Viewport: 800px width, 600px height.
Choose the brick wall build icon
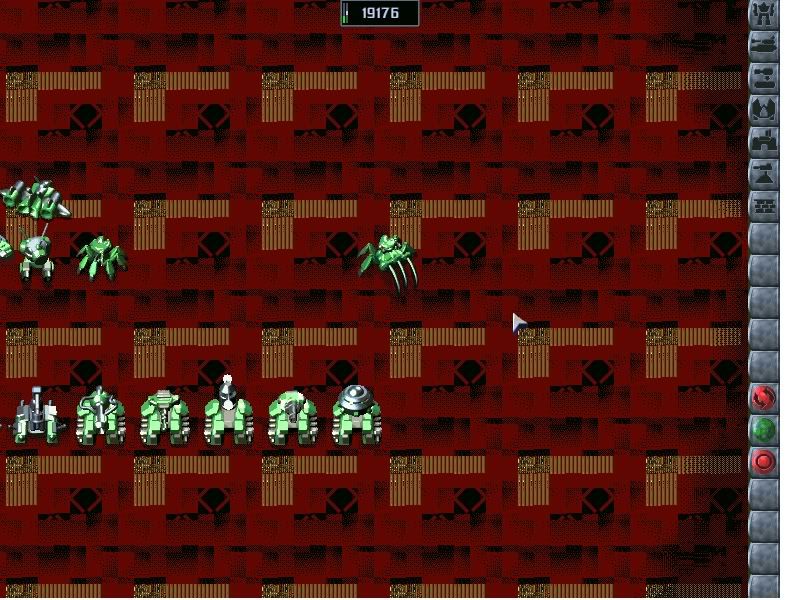[x=764, y=205]
